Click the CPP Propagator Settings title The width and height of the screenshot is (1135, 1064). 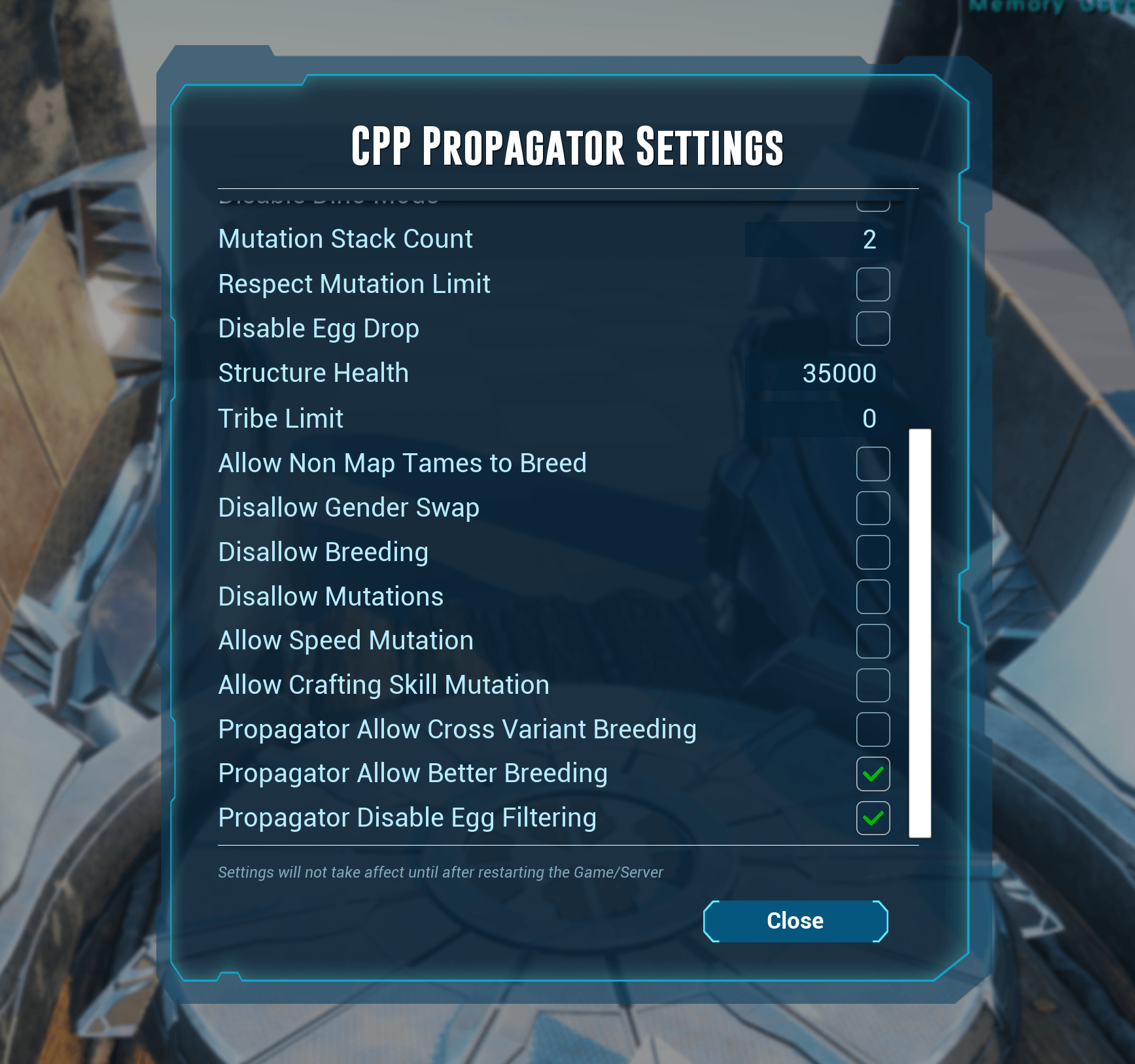tap(567, 146)
